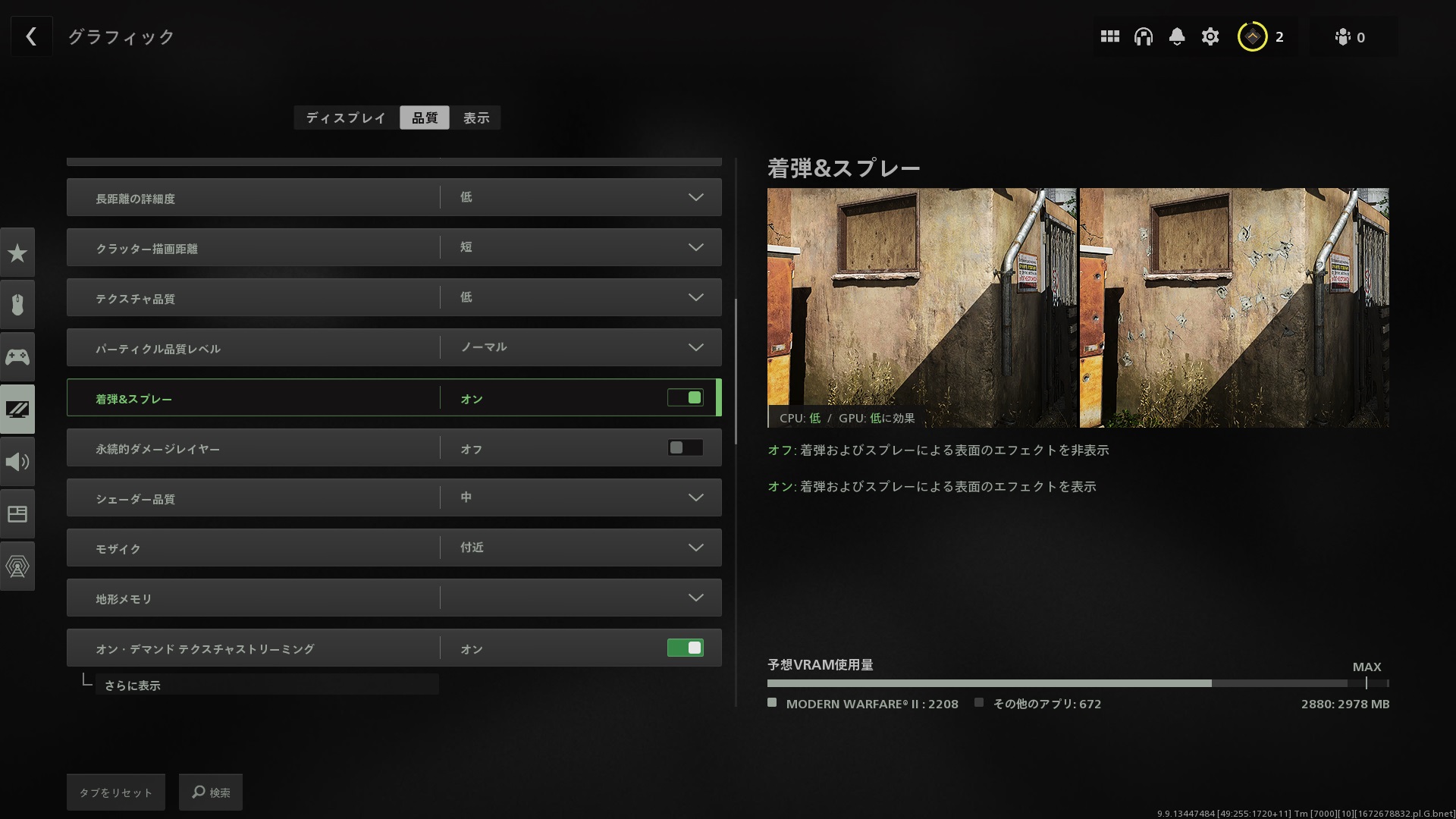Disable オン・デマンド テクスチャストリーミング
The image size is (1456, 819).
(685, 648)
